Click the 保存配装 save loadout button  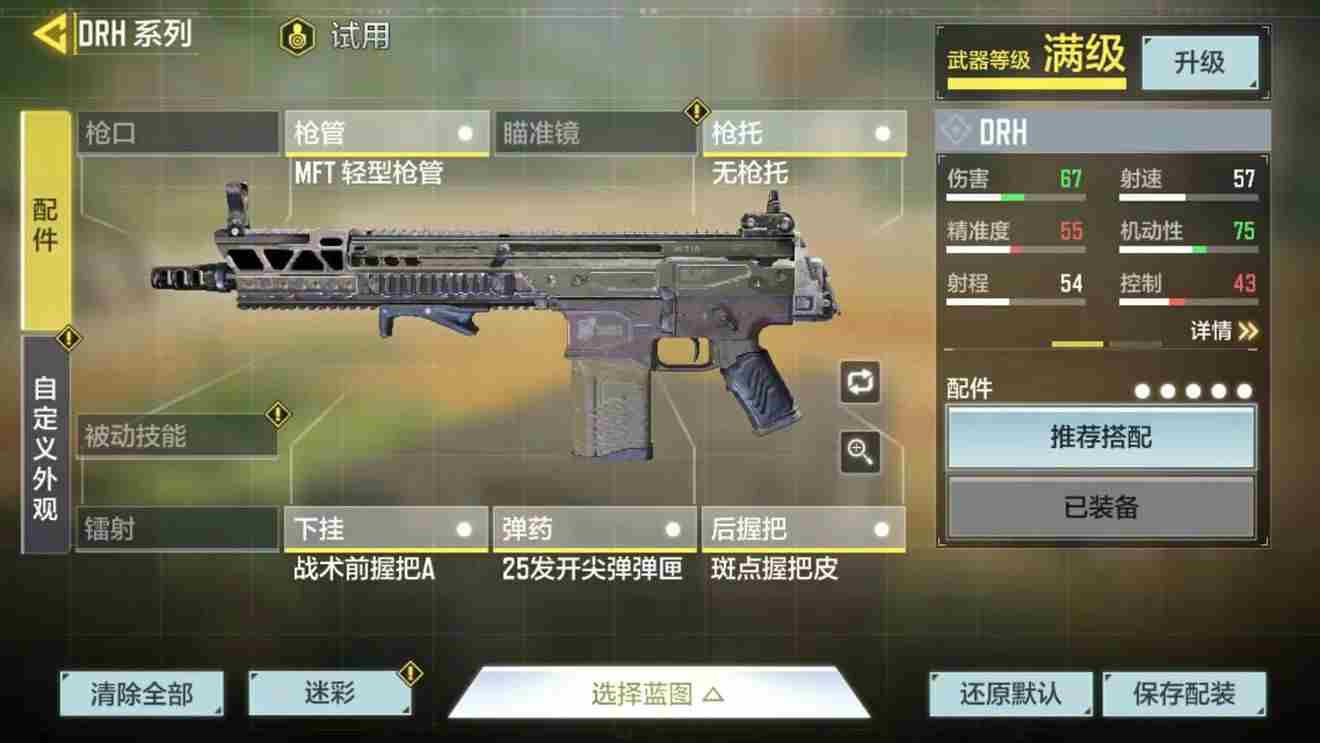(1185, 692)
